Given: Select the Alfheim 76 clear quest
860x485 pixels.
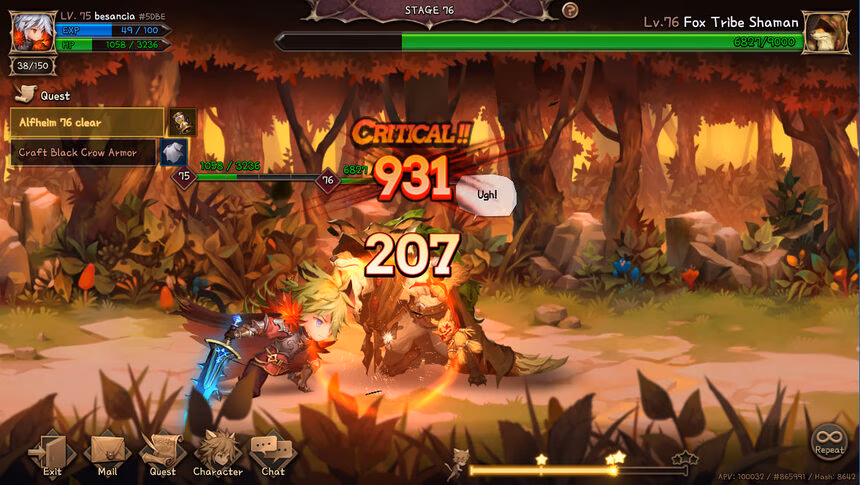Looking at the screenshot, I should pos(87,123).
